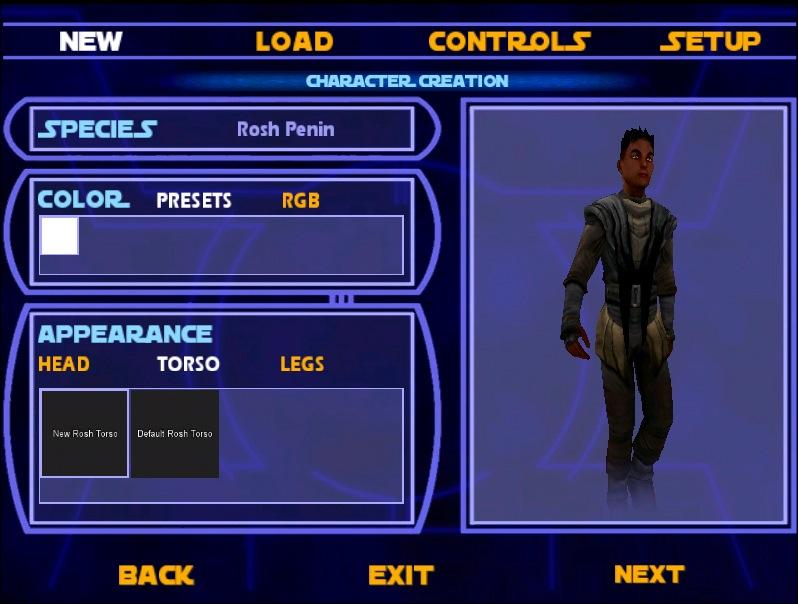Pick the white color preset swatch
798x604 pixels.
pyautogui.click(x=59, y=236)
